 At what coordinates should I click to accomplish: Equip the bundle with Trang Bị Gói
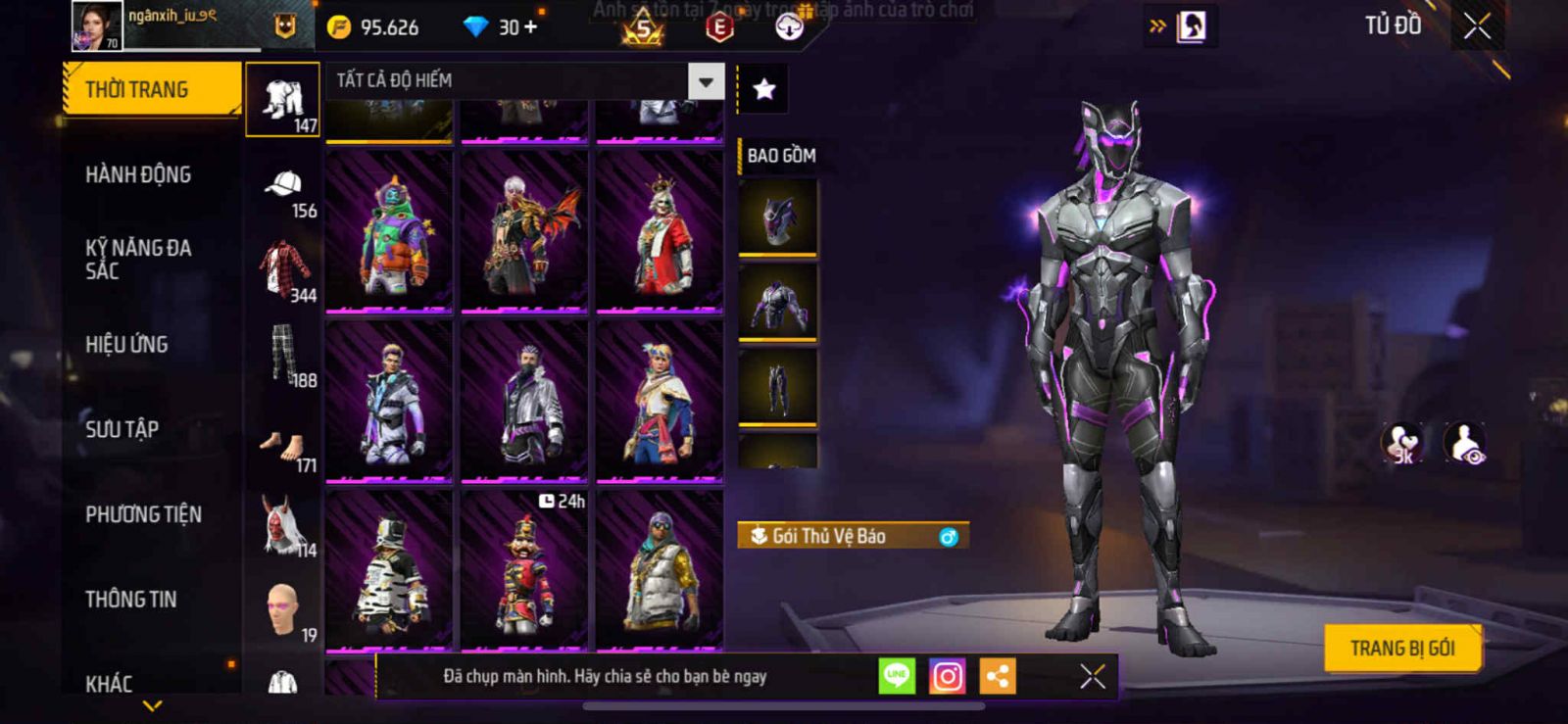[1401, 648]
